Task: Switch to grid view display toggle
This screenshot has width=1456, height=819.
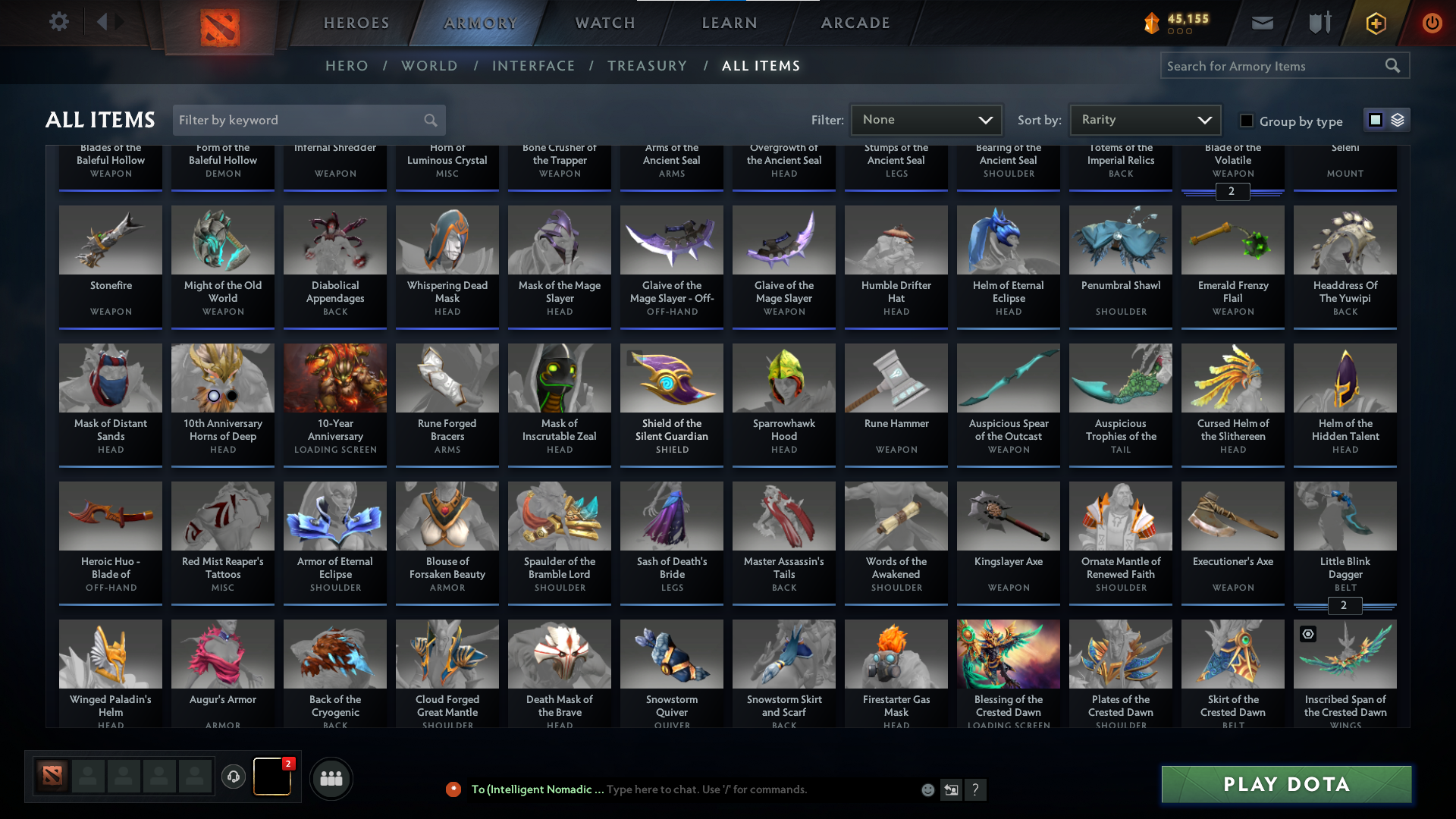Action: pos(1375,120)
